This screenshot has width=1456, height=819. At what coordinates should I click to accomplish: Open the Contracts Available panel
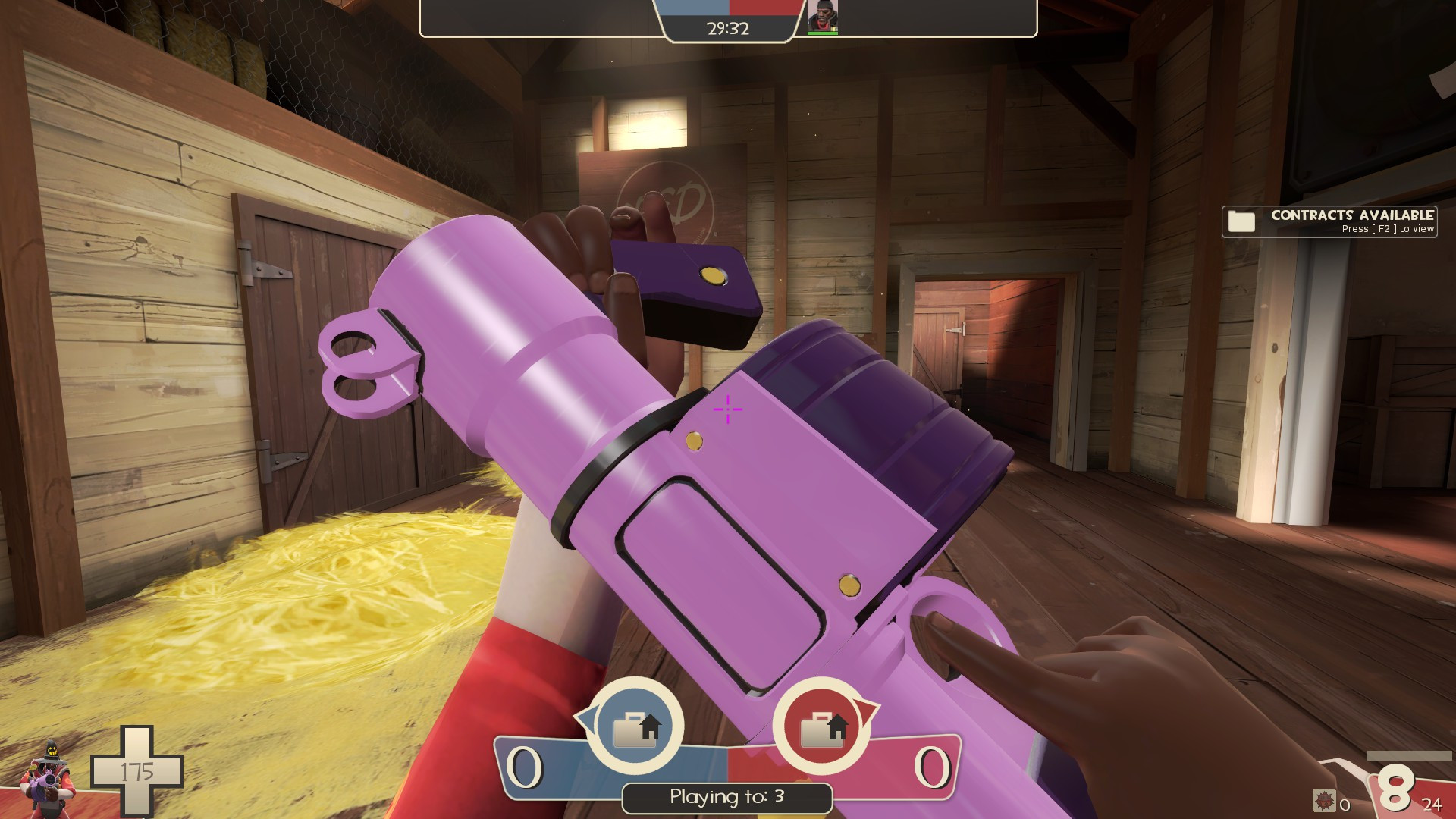point(1331,221)
